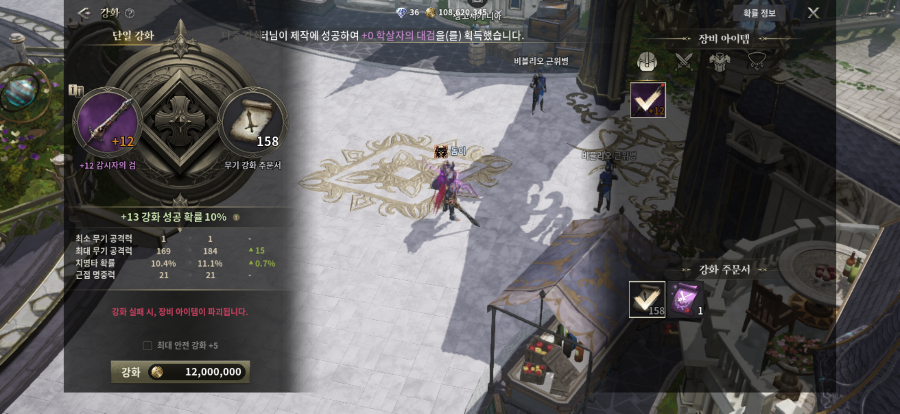Switch to the crossed swords weapon category
The height and width of the screenshot is (414, 900).
coord(684,60)
